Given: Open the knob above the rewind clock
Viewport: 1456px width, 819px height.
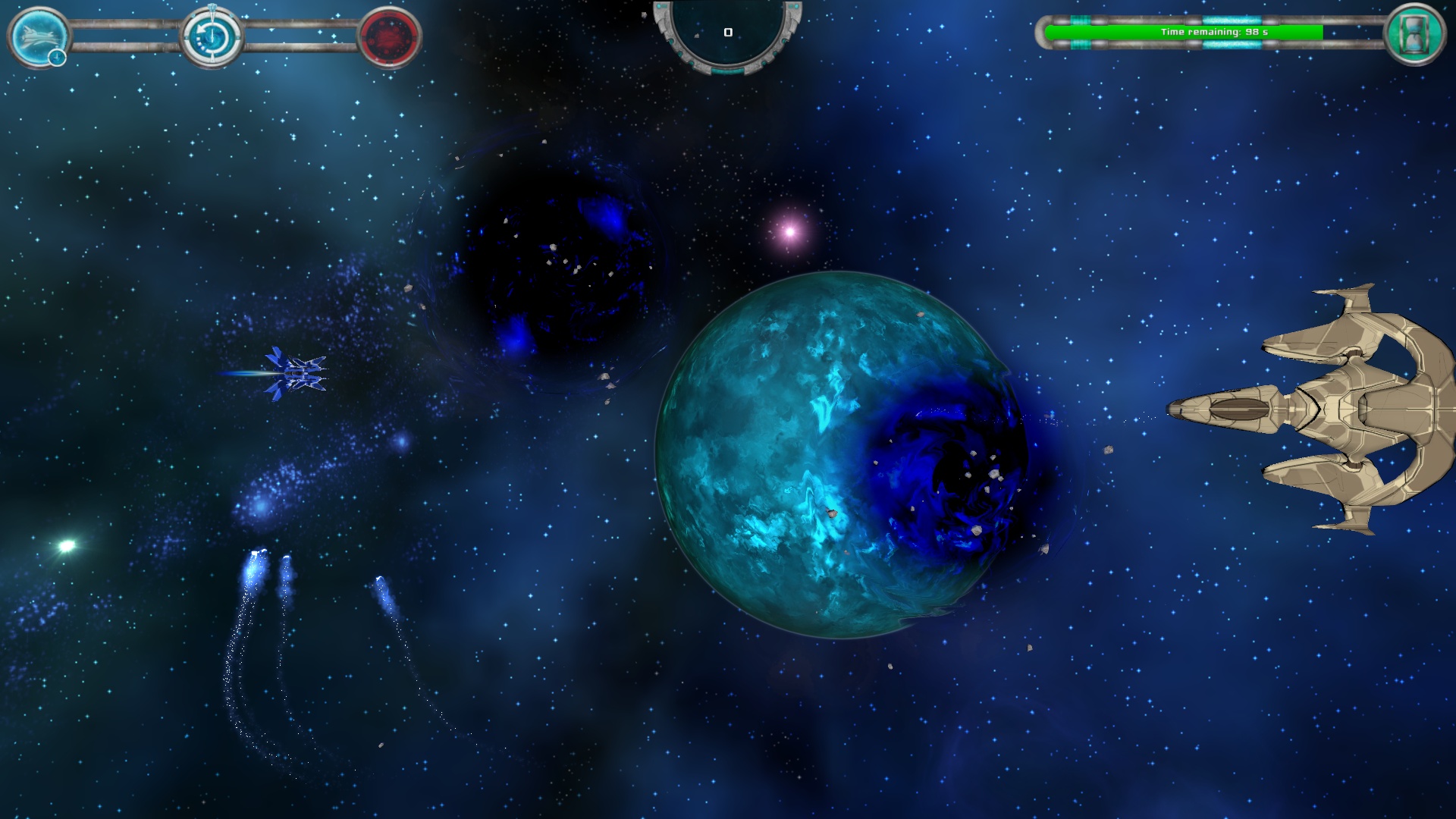Looking at the screenshot, I should click(212, 5).
